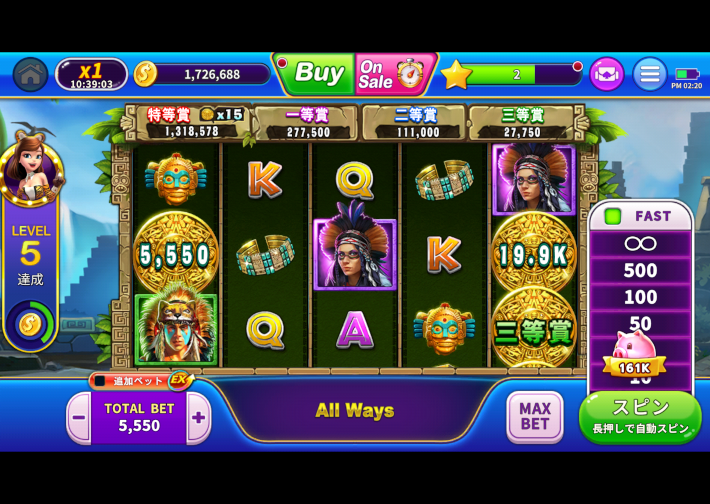Open the hamburger settings menu
Image resolution: width=710 pixels, height=504 pixels.
point(650,74)
